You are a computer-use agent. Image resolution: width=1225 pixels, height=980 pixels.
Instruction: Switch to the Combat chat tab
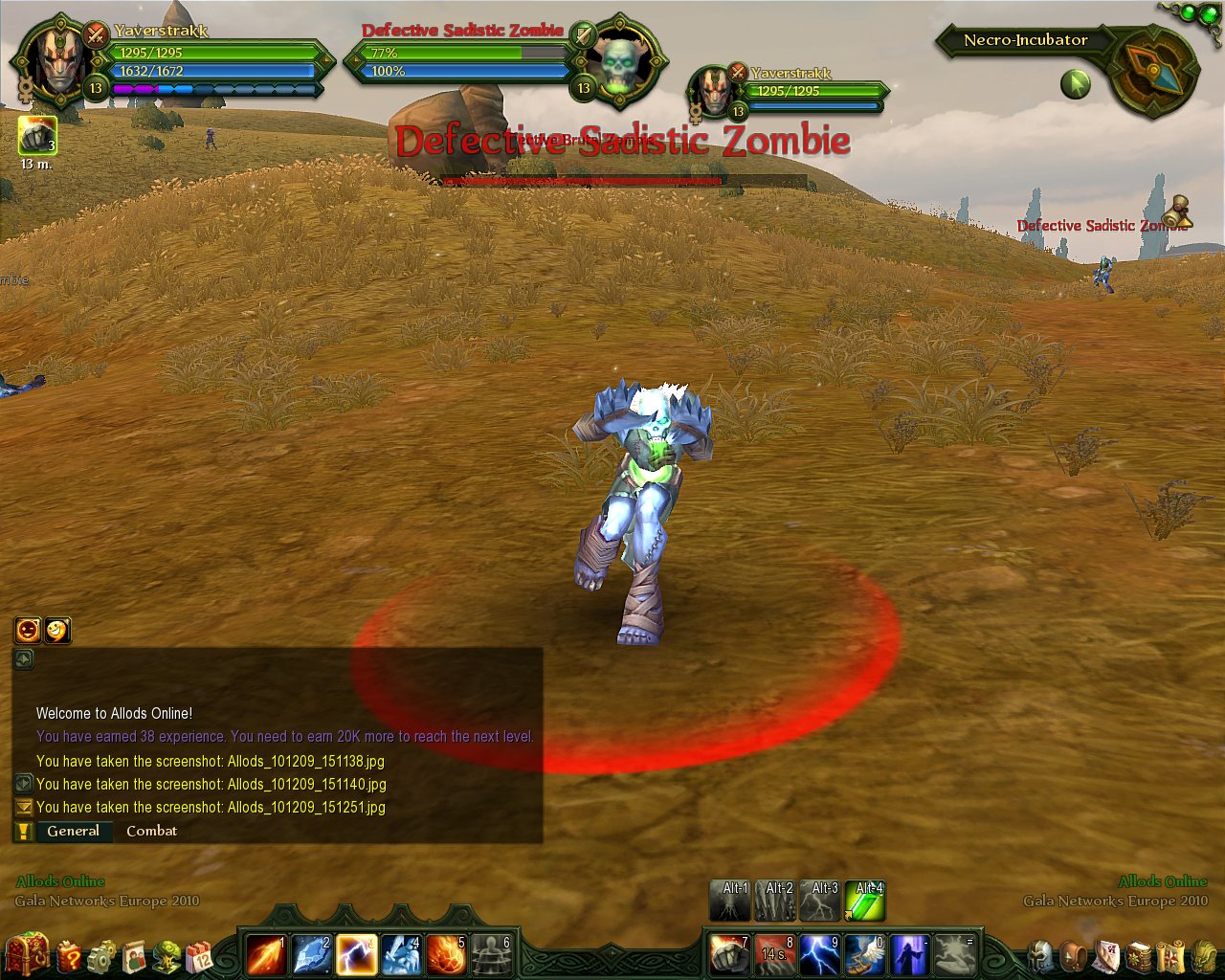pyautogui.click(x=151, y=831)
